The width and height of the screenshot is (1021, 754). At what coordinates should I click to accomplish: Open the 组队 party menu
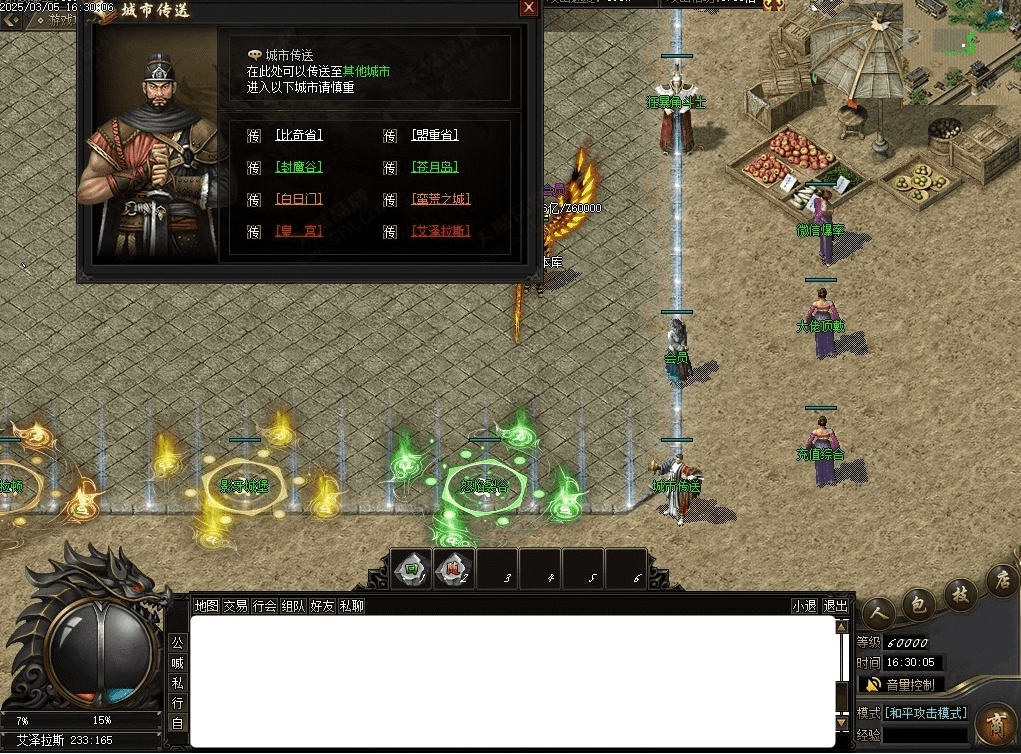[293, 606]
